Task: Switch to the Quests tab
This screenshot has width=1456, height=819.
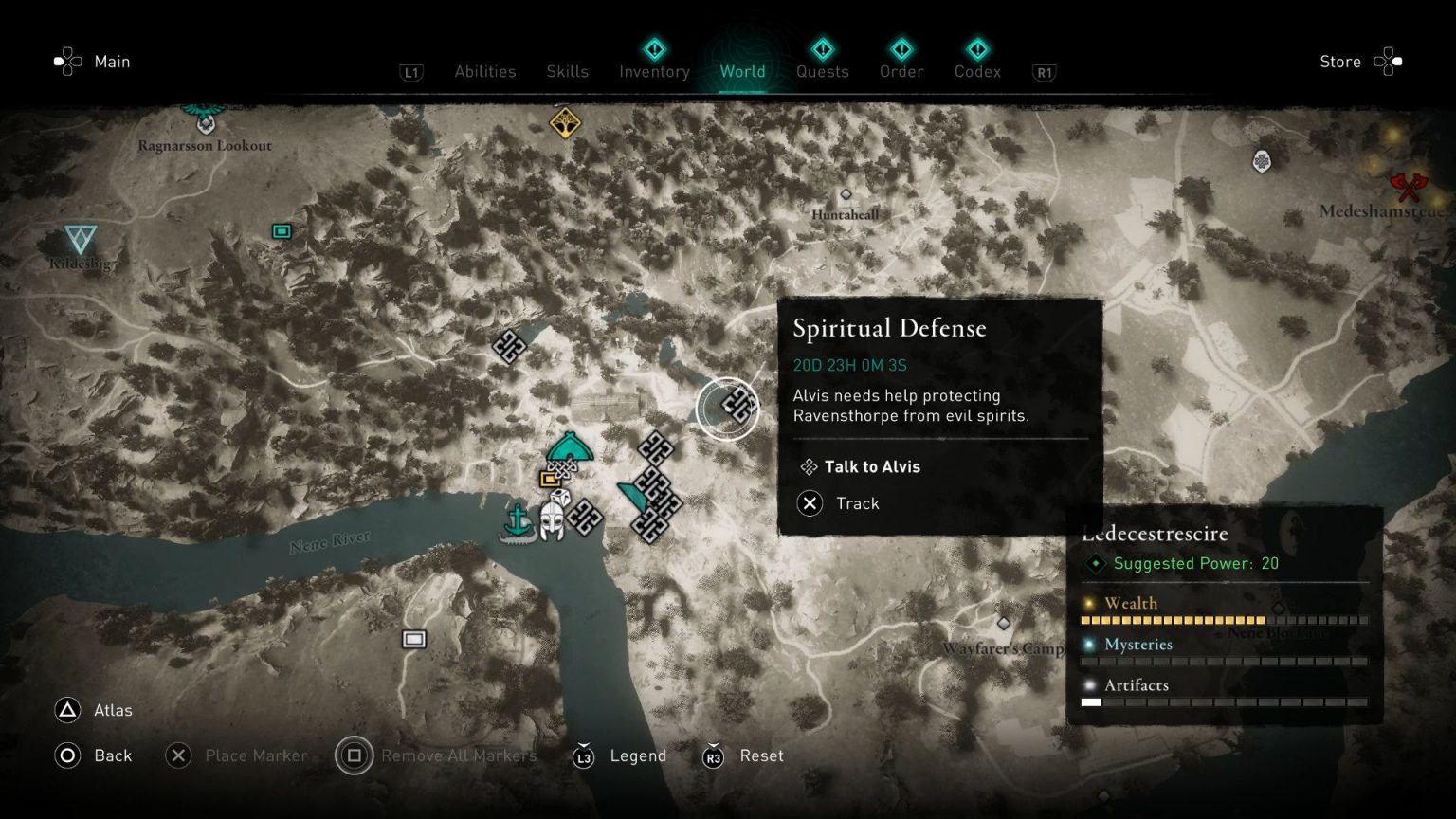Action: 822,71
